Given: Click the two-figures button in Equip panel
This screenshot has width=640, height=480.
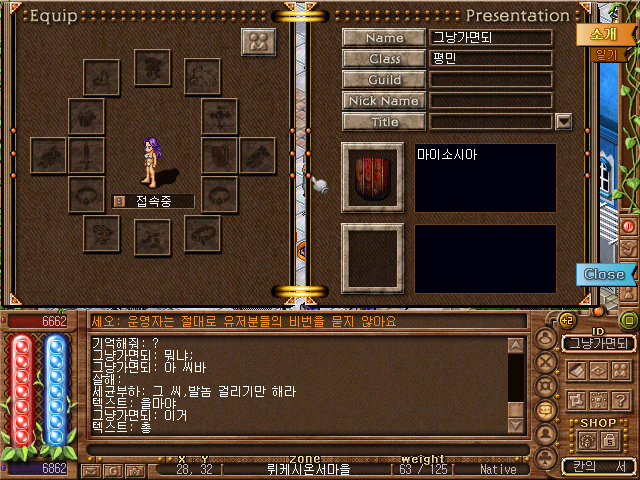Looking at the screenshot, I should pyautogui.click(x=259, y=43).
